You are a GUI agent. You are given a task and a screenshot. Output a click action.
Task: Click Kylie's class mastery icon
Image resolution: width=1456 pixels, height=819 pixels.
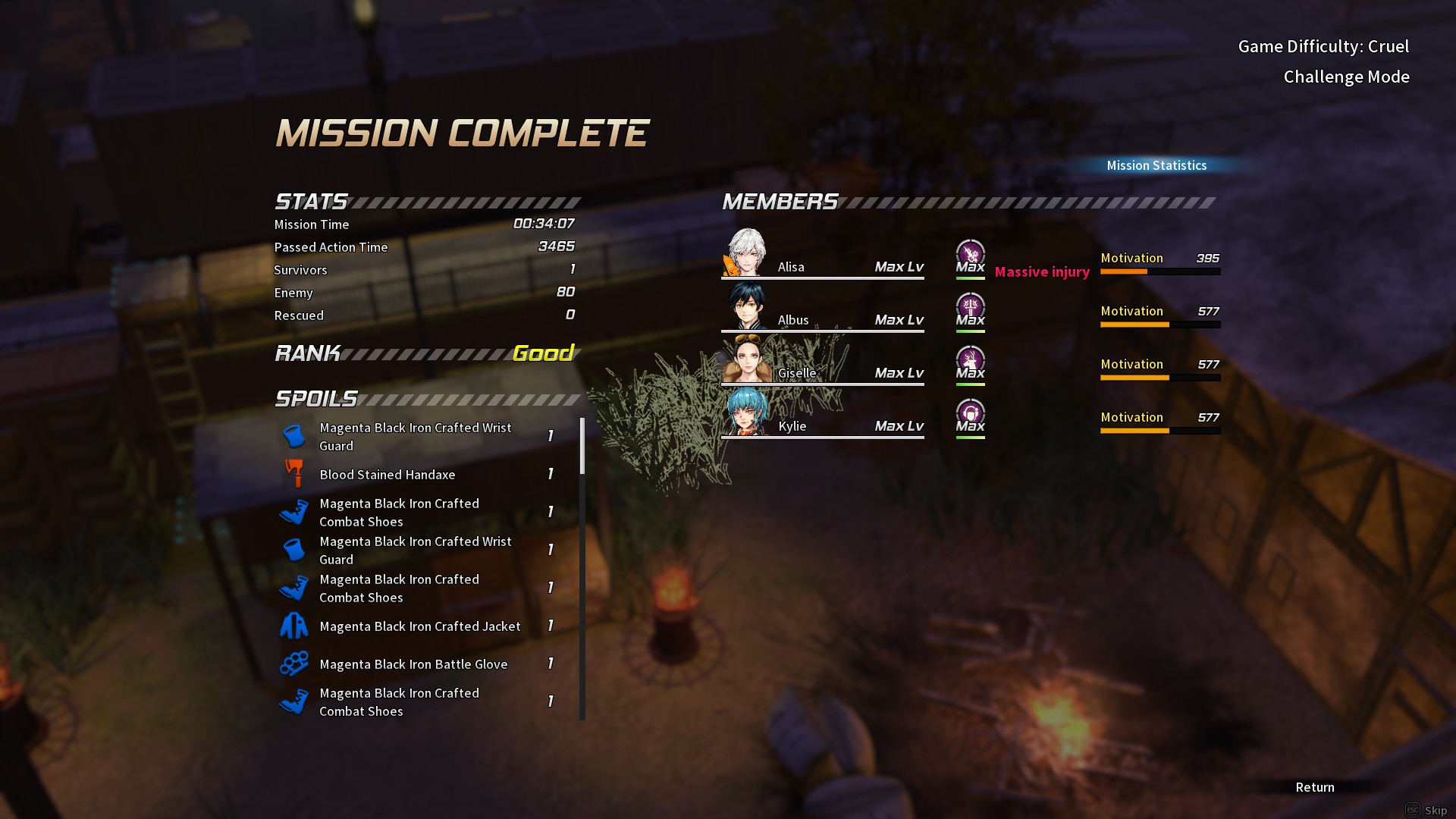tap(970, 414)
